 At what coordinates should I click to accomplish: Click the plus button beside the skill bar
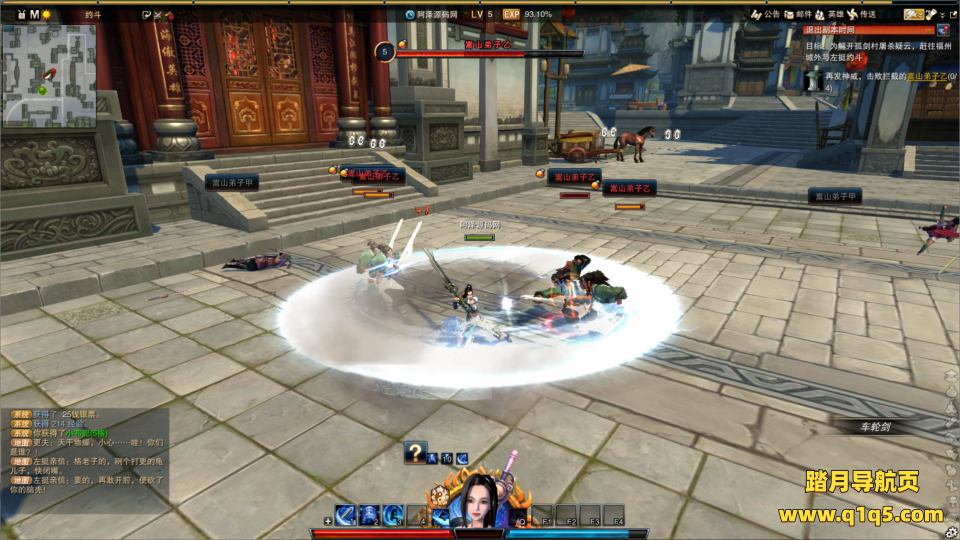(328, 522)
